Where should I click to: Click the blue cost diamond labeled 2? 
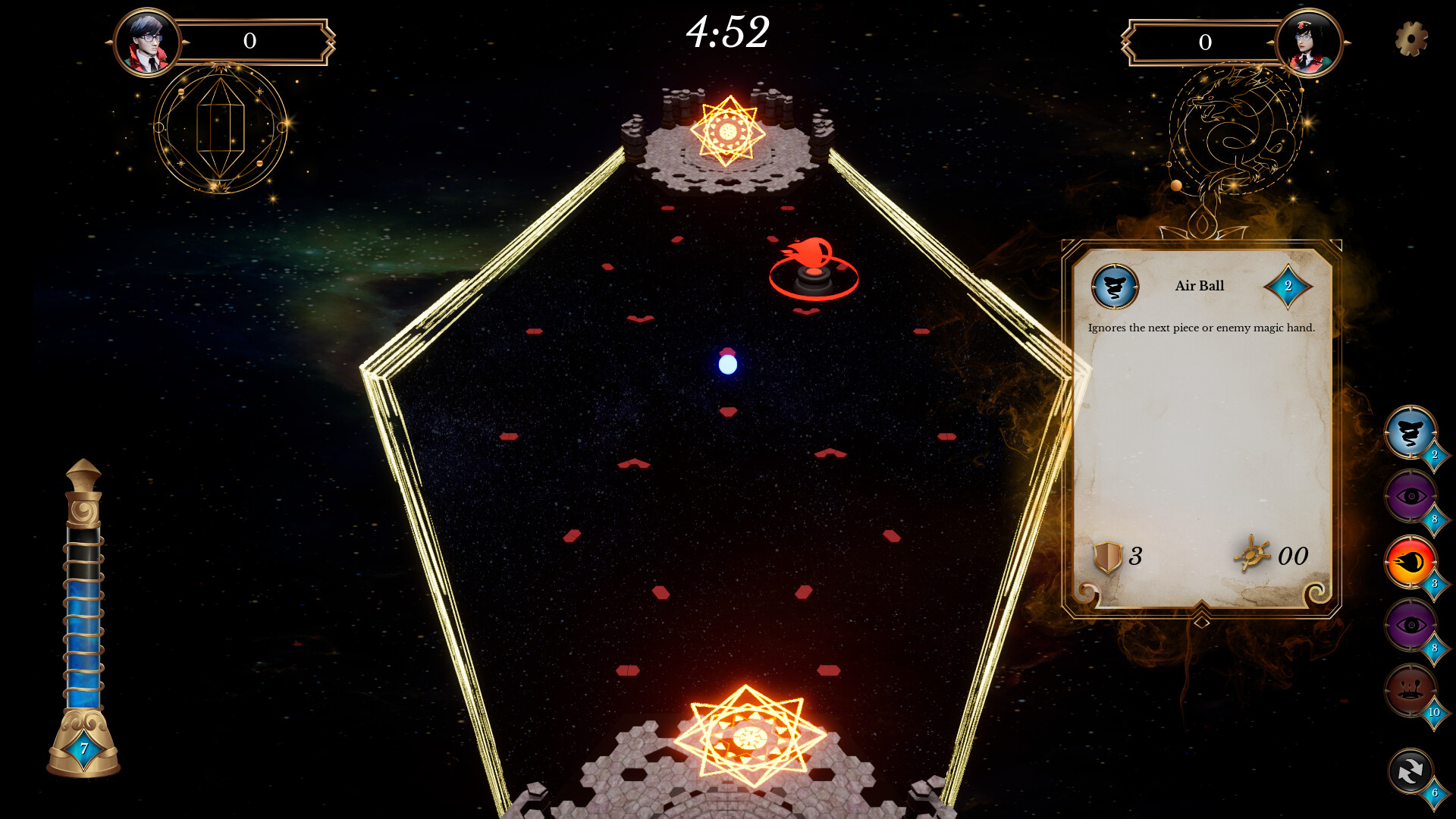click(1289, 287)
